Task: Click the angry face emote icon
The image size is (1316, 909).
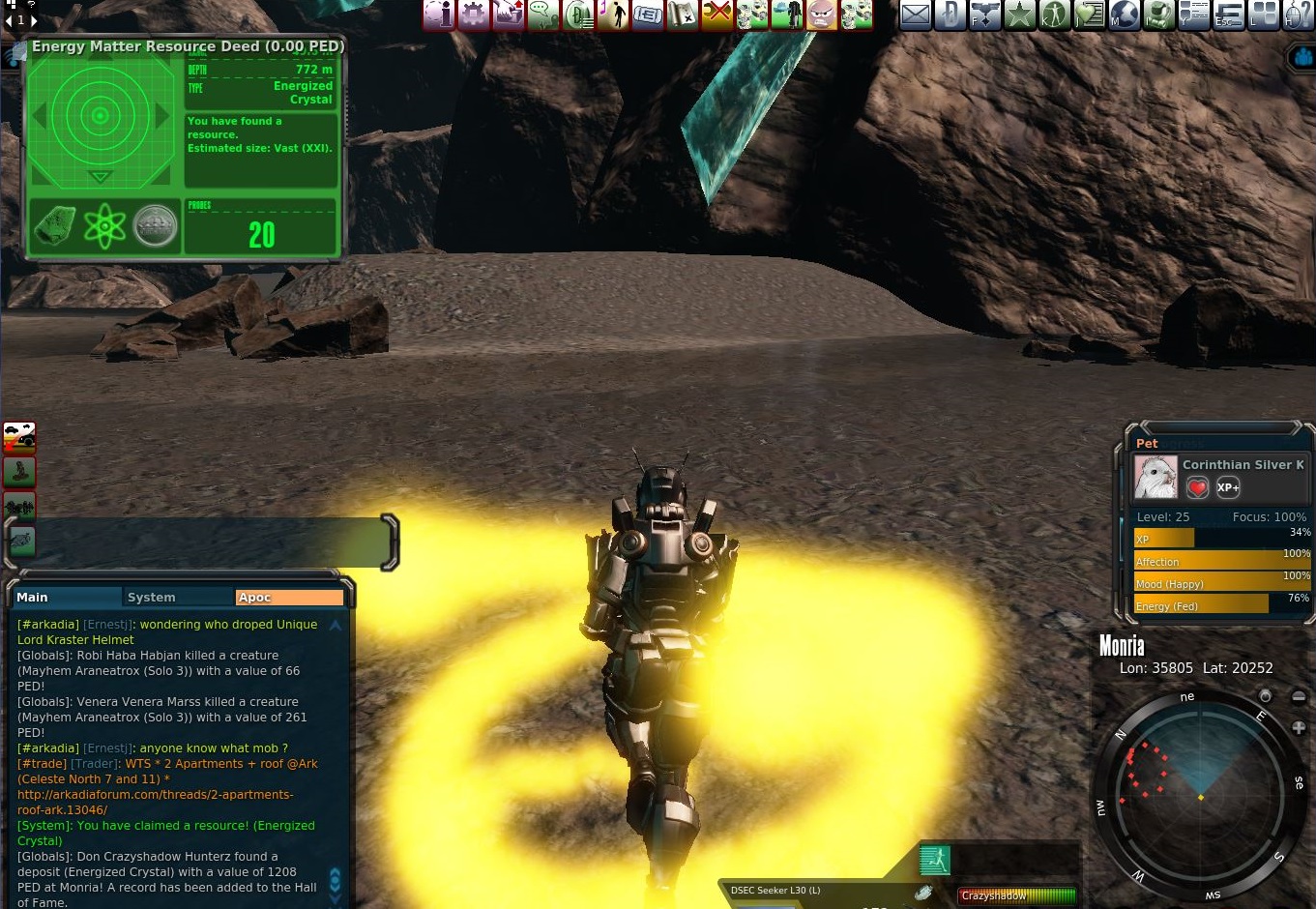Action: (821, 15)
